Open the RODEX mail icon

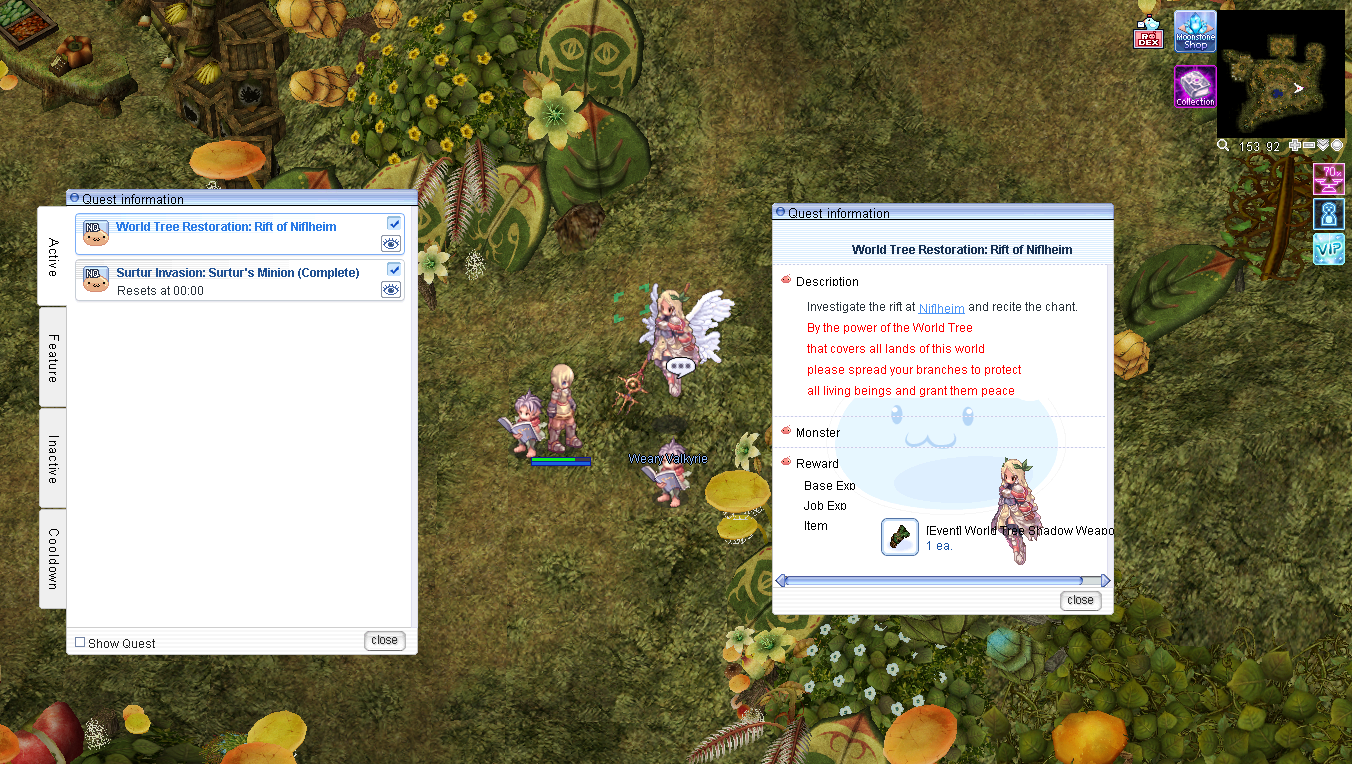[x=1148, y=35]
